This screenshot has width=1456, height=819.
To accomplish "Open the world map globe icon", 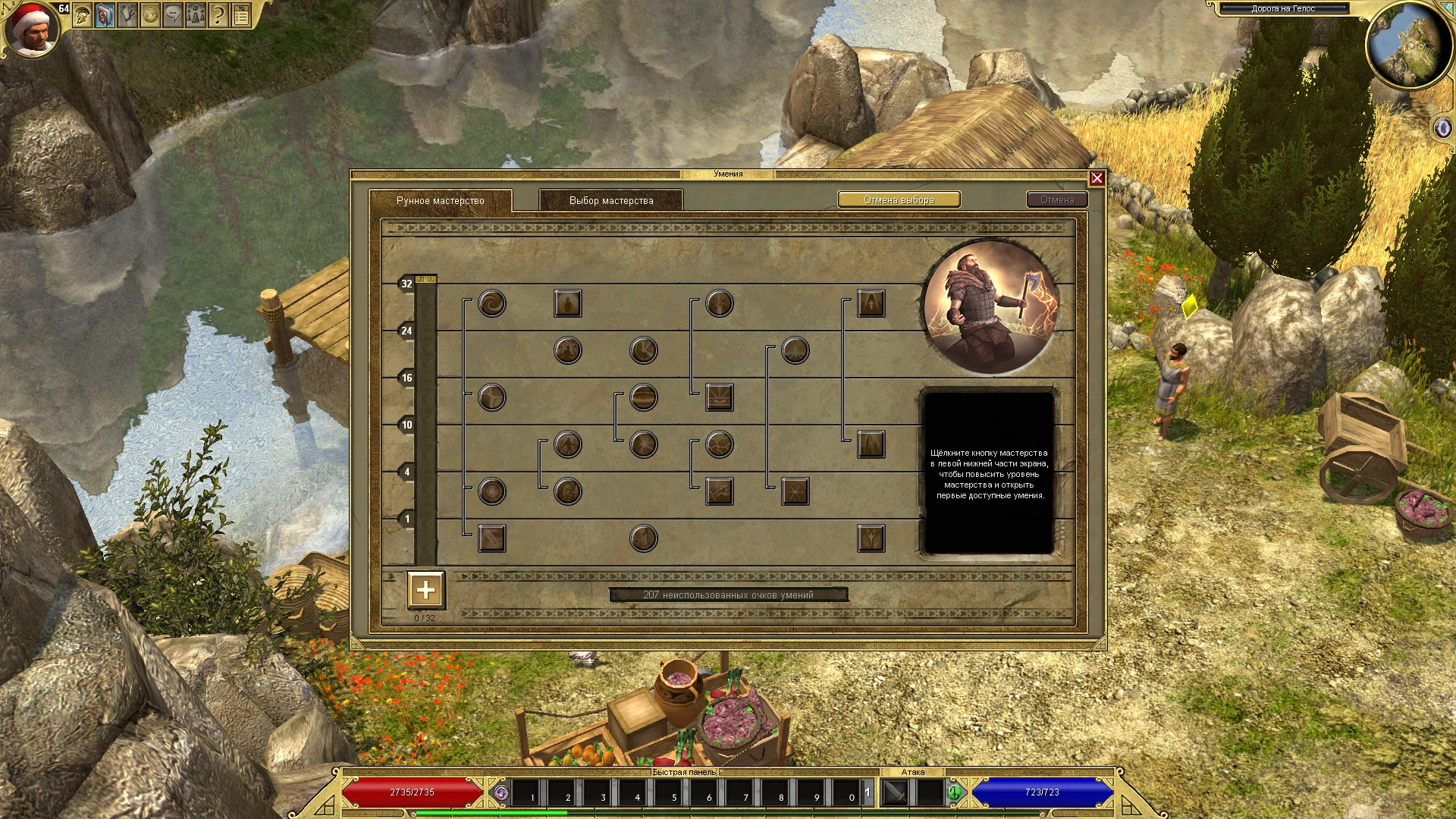I will pyautogui.click(x=149, y=15).
